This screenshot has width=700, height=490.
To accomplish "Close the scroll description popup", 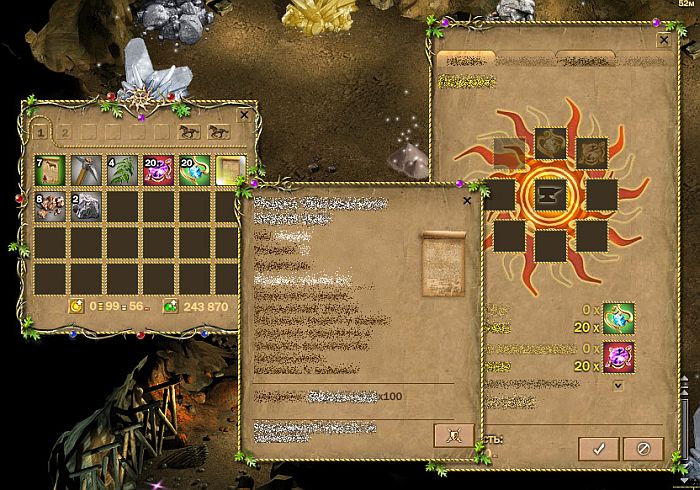I will pyautogui.click(x=467, y=200).
